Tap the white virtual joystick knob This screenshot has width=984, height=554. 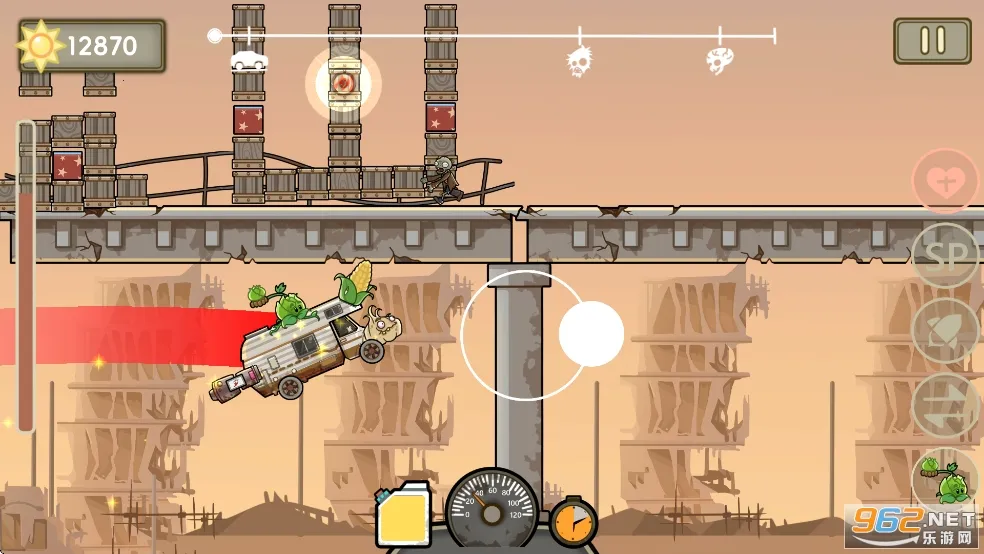[x=591, y=334]
